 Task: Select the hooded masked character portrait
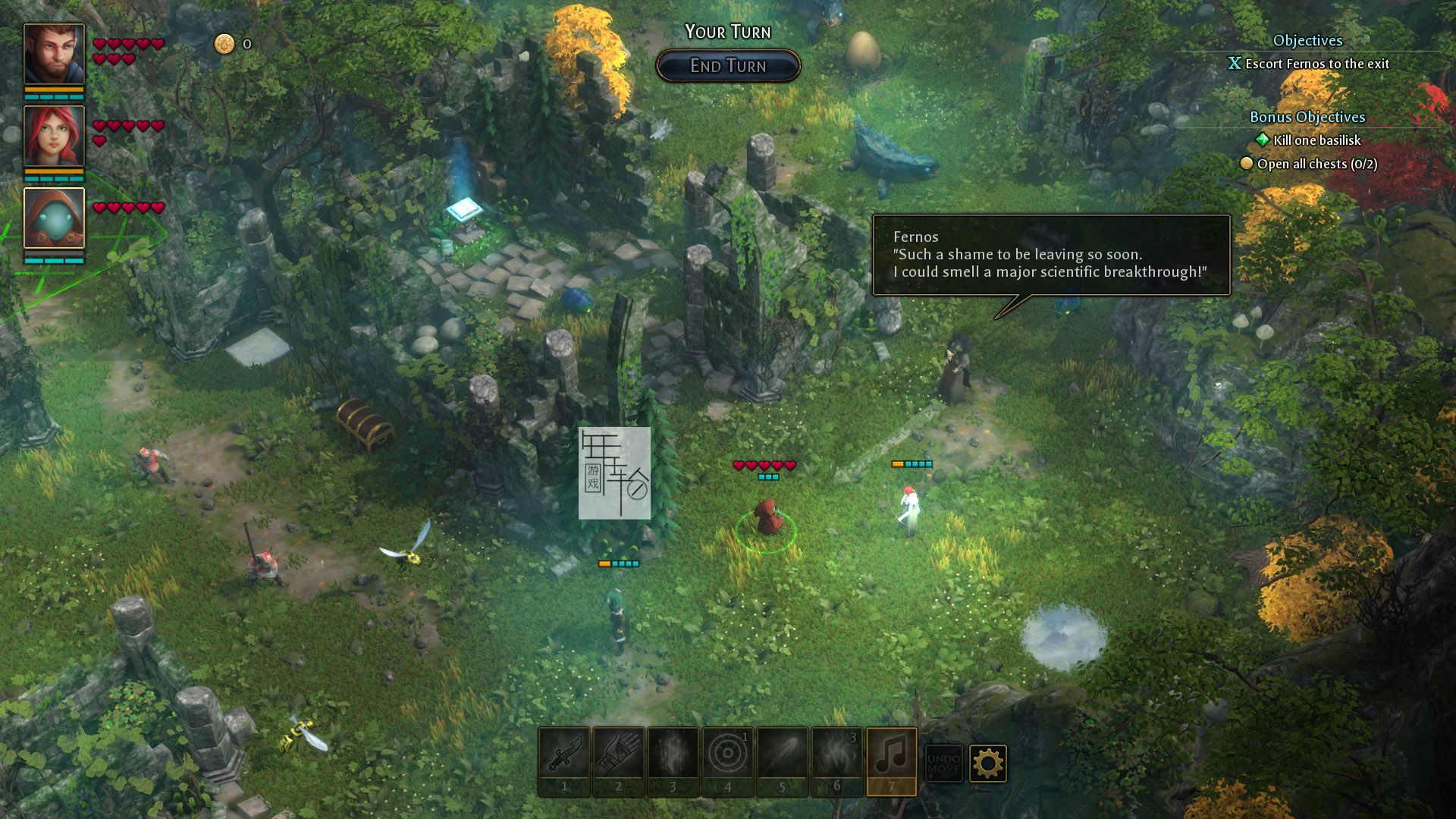[54, 218]
